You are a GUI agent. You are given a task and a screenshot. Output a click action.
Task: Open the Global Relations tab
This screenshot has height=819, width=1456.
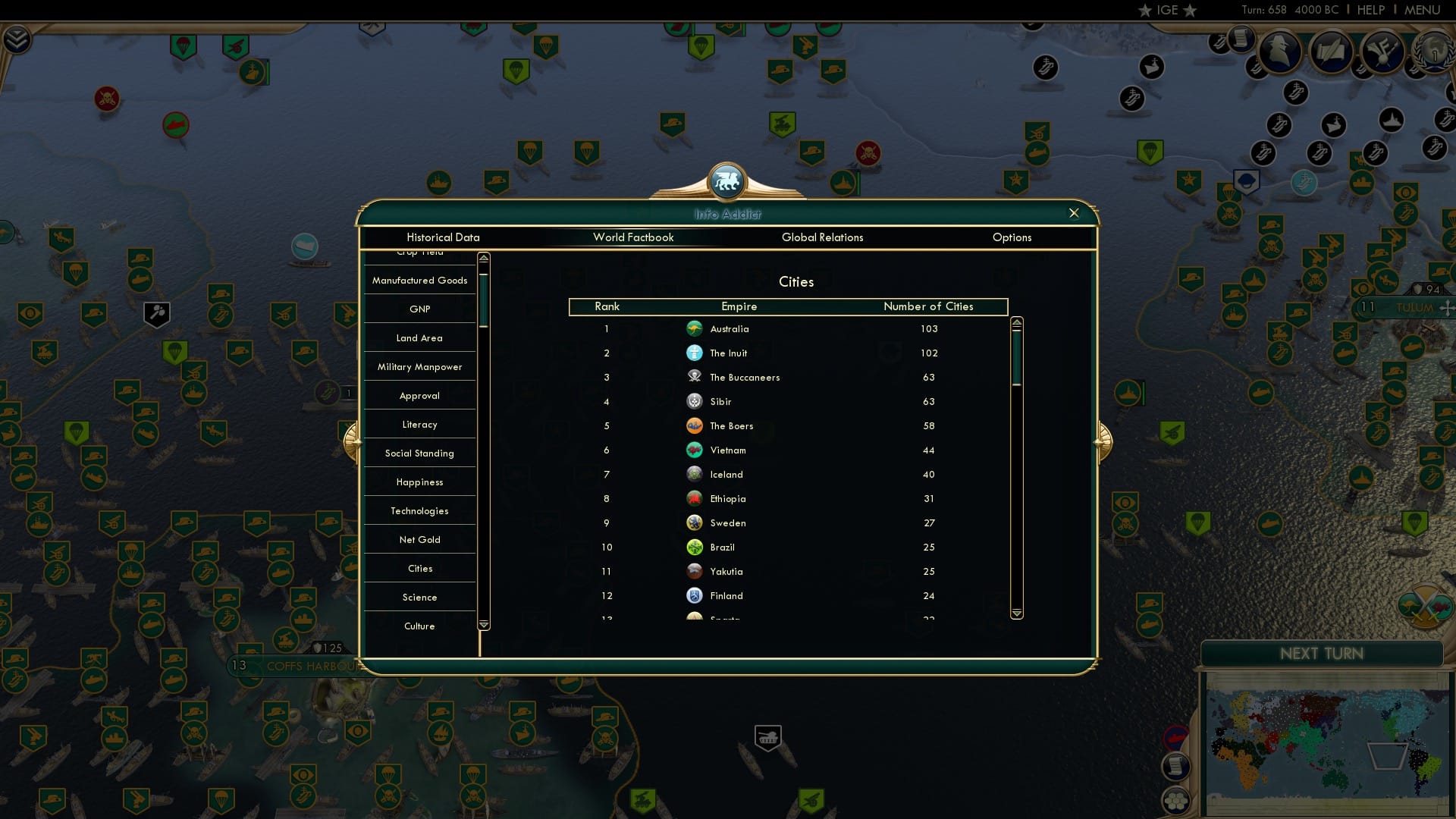[823, 237]
